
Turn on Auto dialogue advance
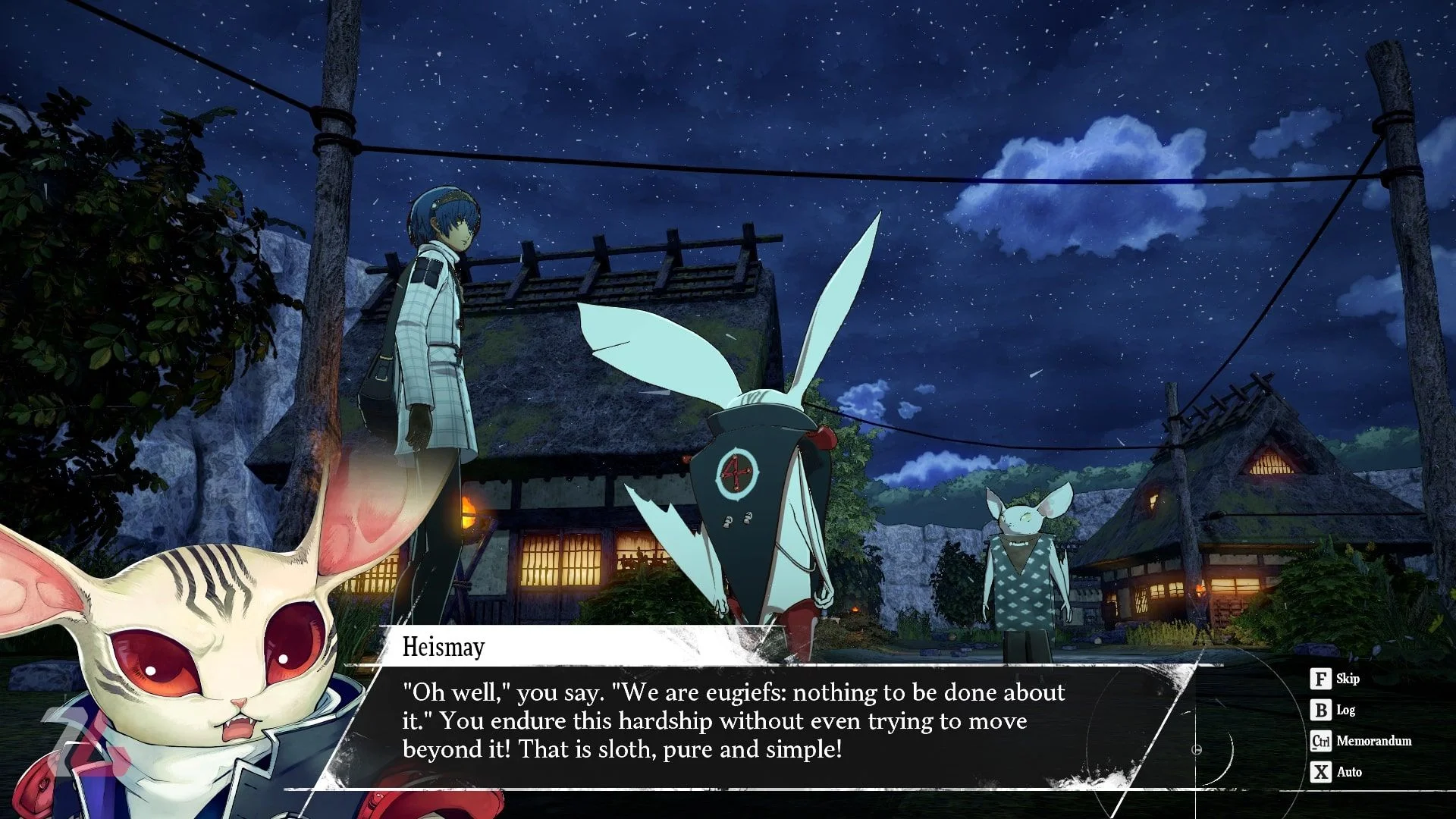pyautogui.click(x=1336, y=772)
